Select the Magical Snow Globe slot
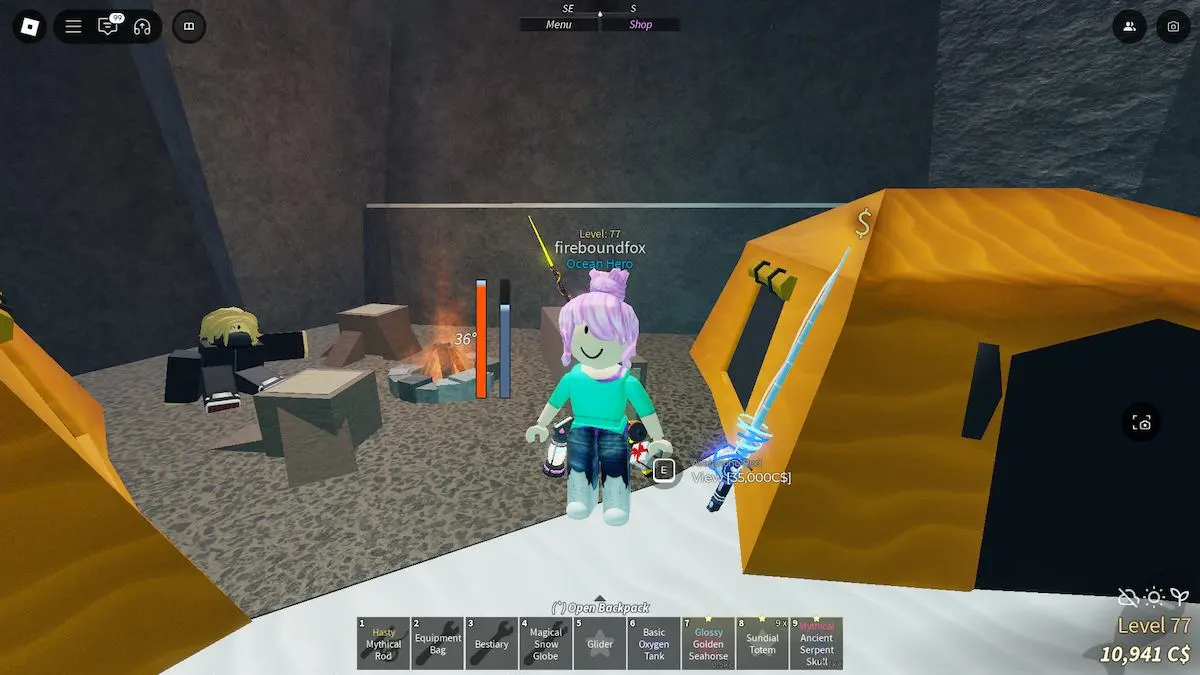 pos(545,643)
